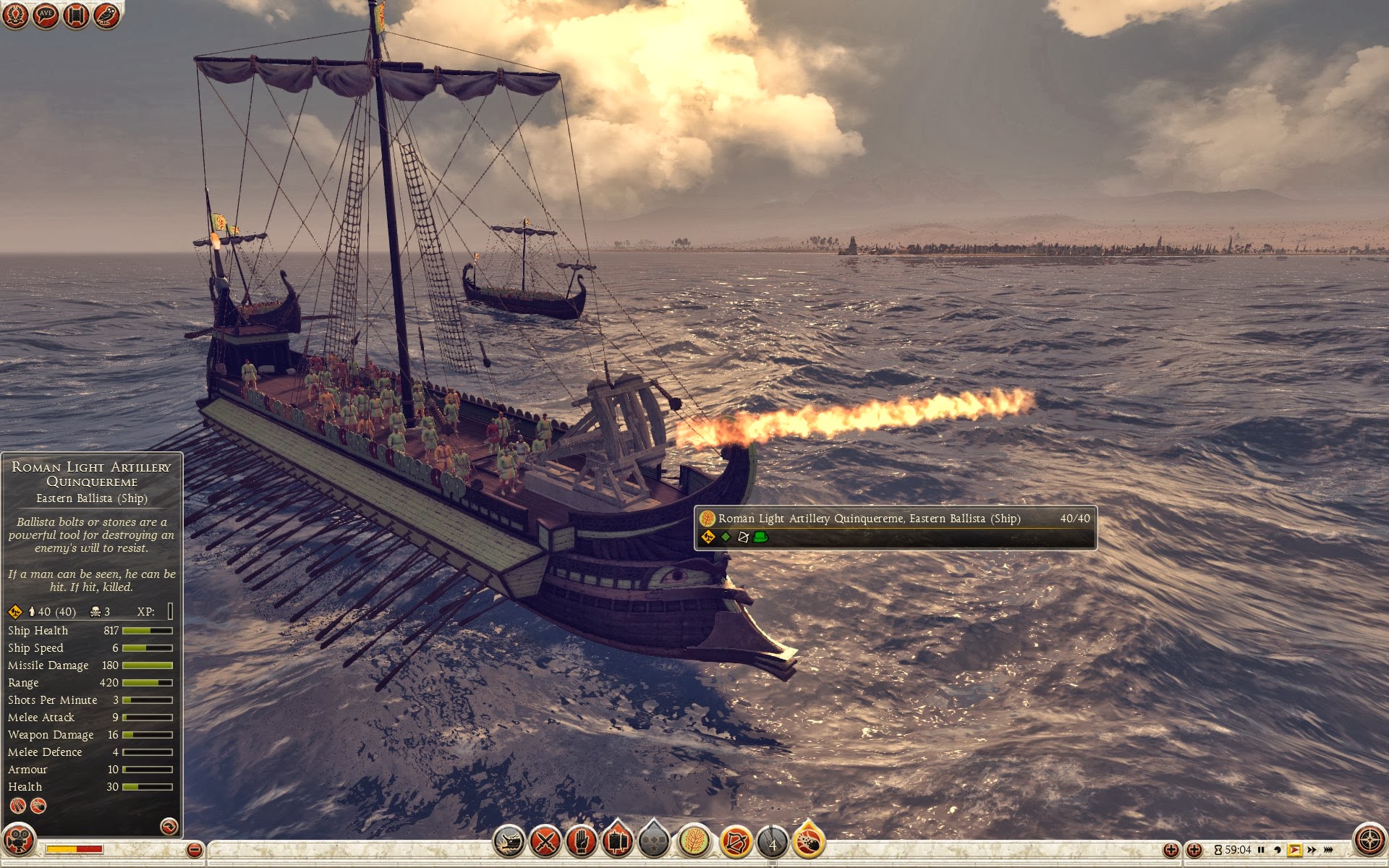Set battle speed to normal play
This screenshot has width=1389, height=868.
pos(1294,850)
